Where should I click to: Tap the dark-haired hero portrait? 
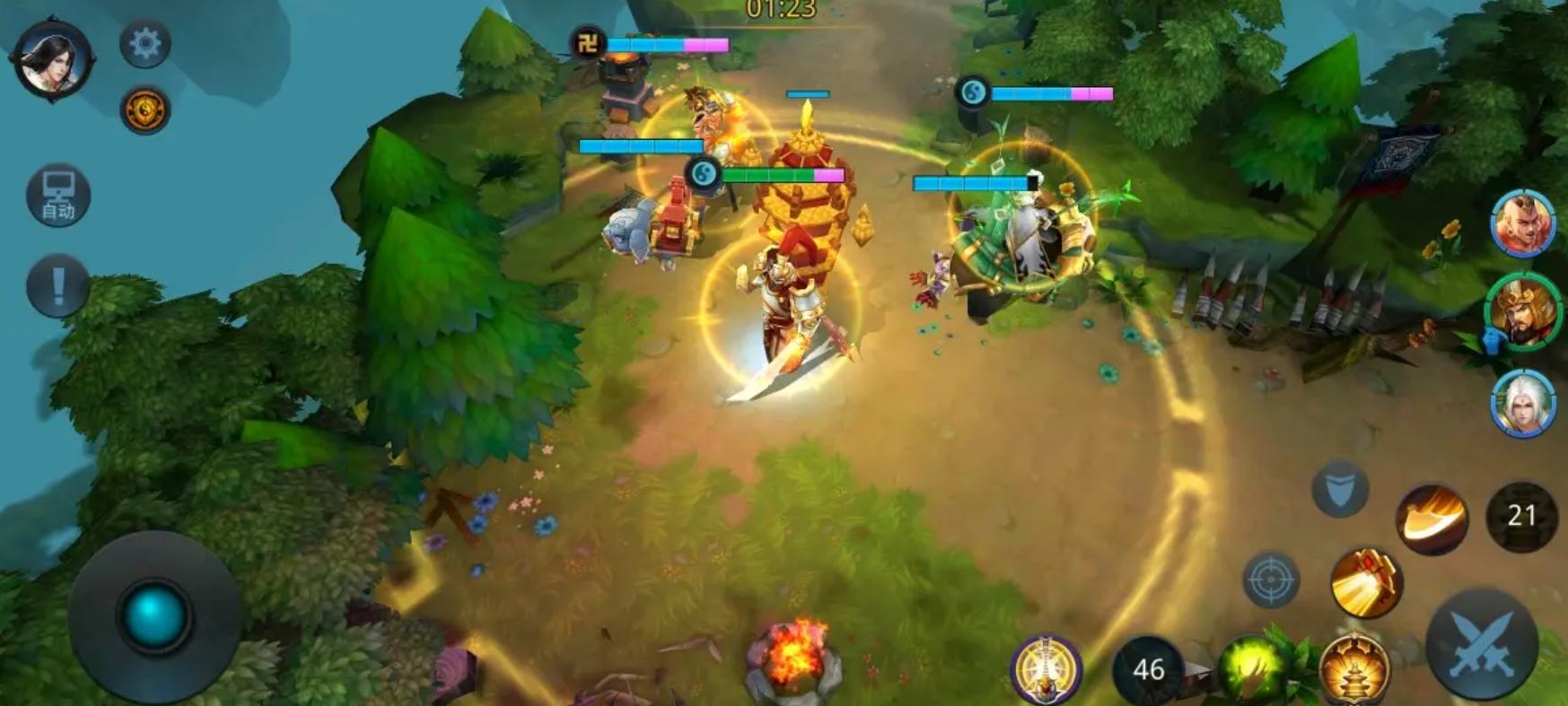[52, 59]
